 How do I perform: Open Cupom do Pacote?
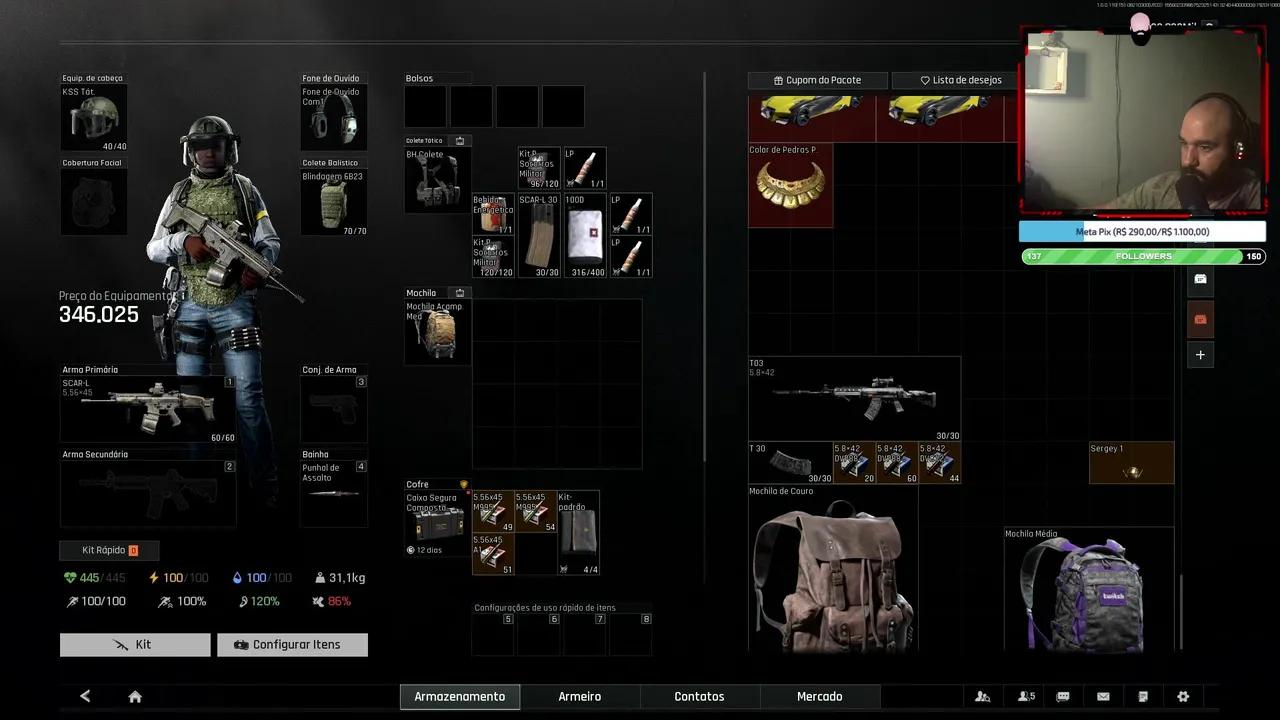817,80
